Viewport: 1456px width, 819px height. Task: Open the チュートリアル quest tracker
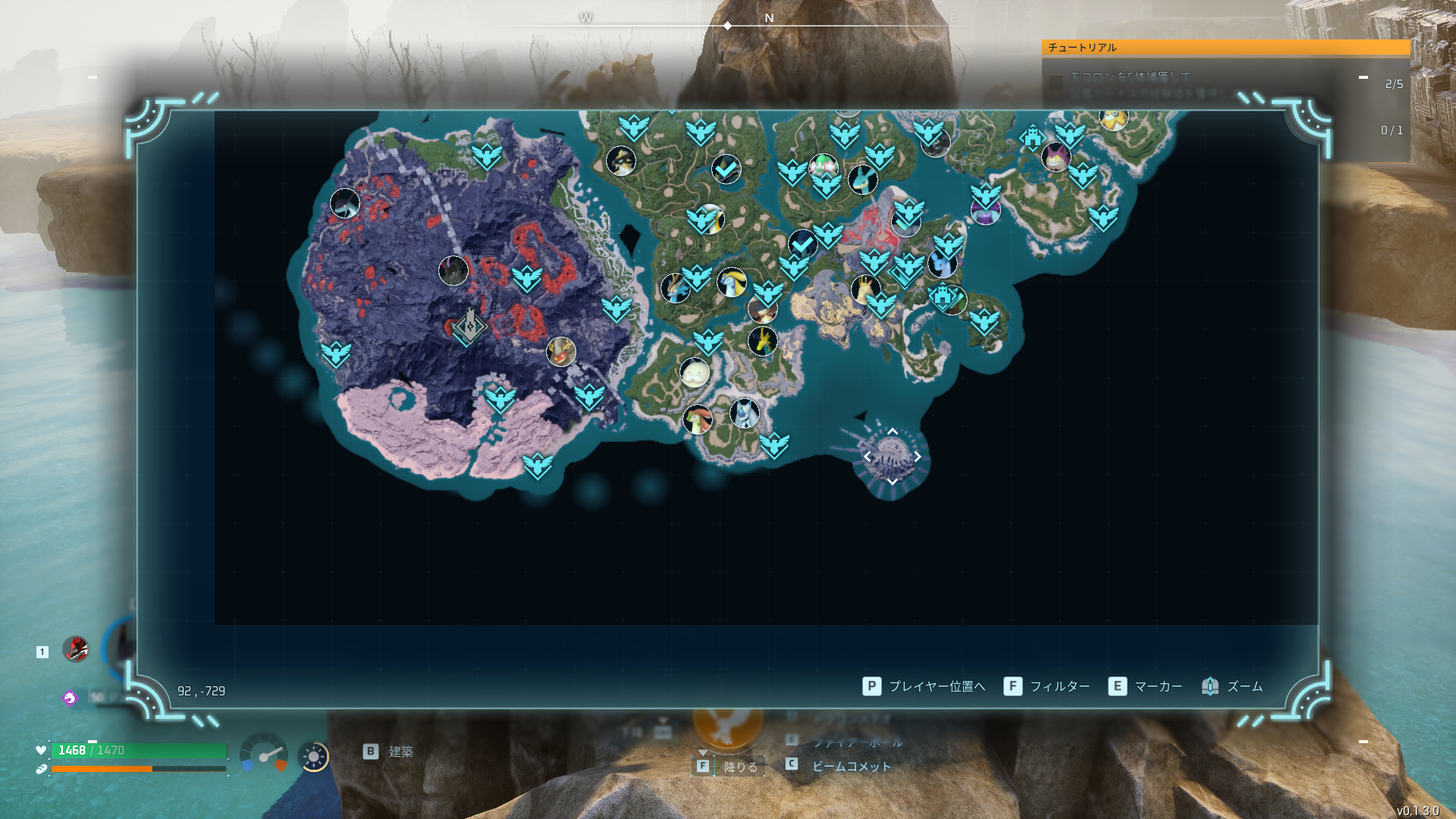tap(1225, 48)
